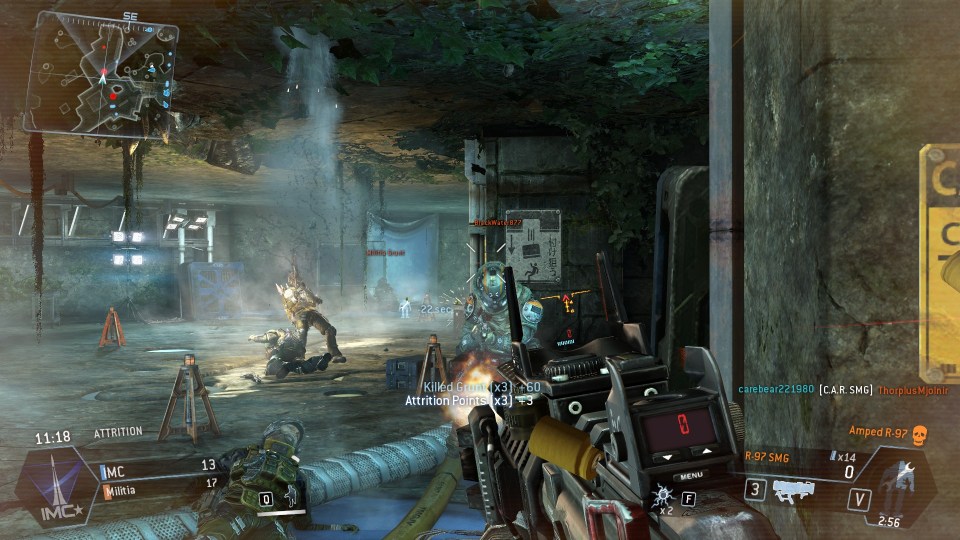The width and height of the screenshot is (960, 540).
Task: Select the arc grenade ordnance icon
Action: [663, 498]
